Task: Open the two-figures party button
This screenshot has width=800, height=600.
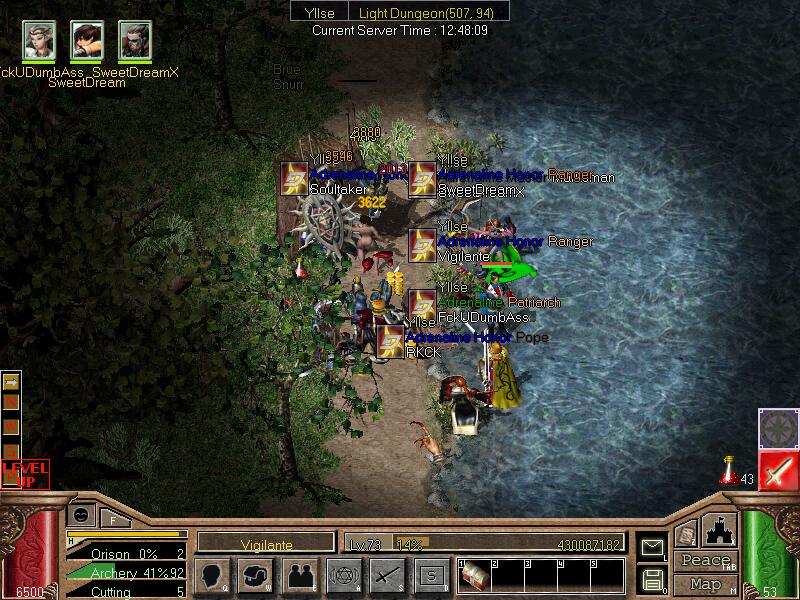Action: coord(299,575)
